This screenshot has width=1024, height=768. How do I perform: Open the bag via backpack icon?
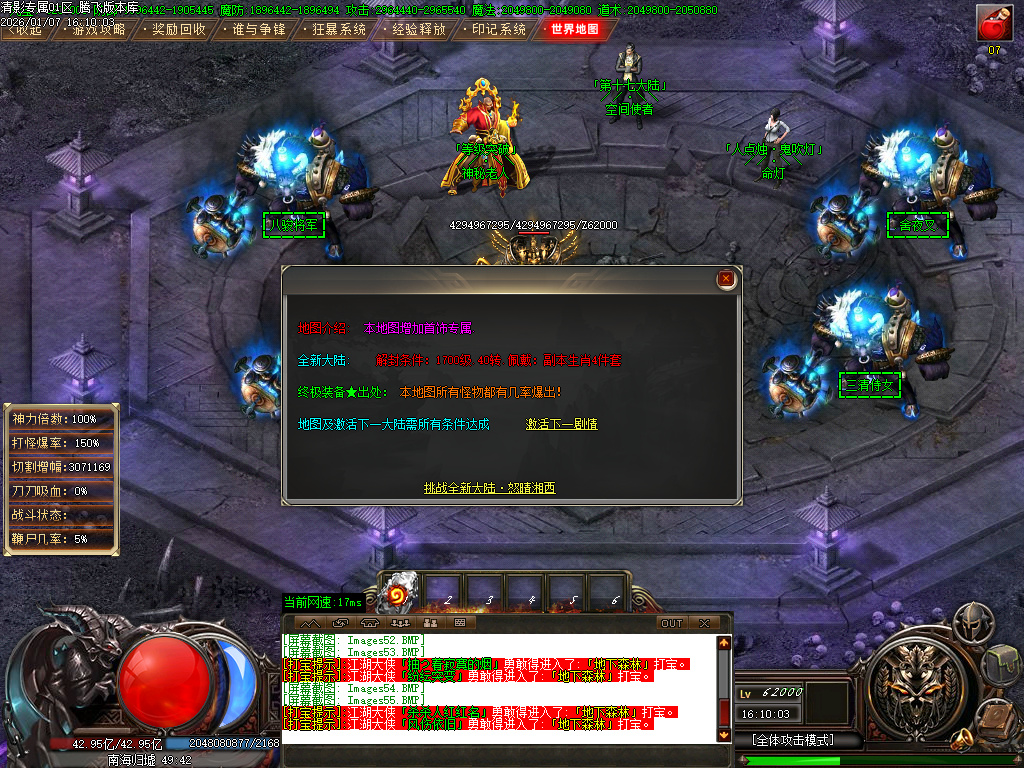1000,662
